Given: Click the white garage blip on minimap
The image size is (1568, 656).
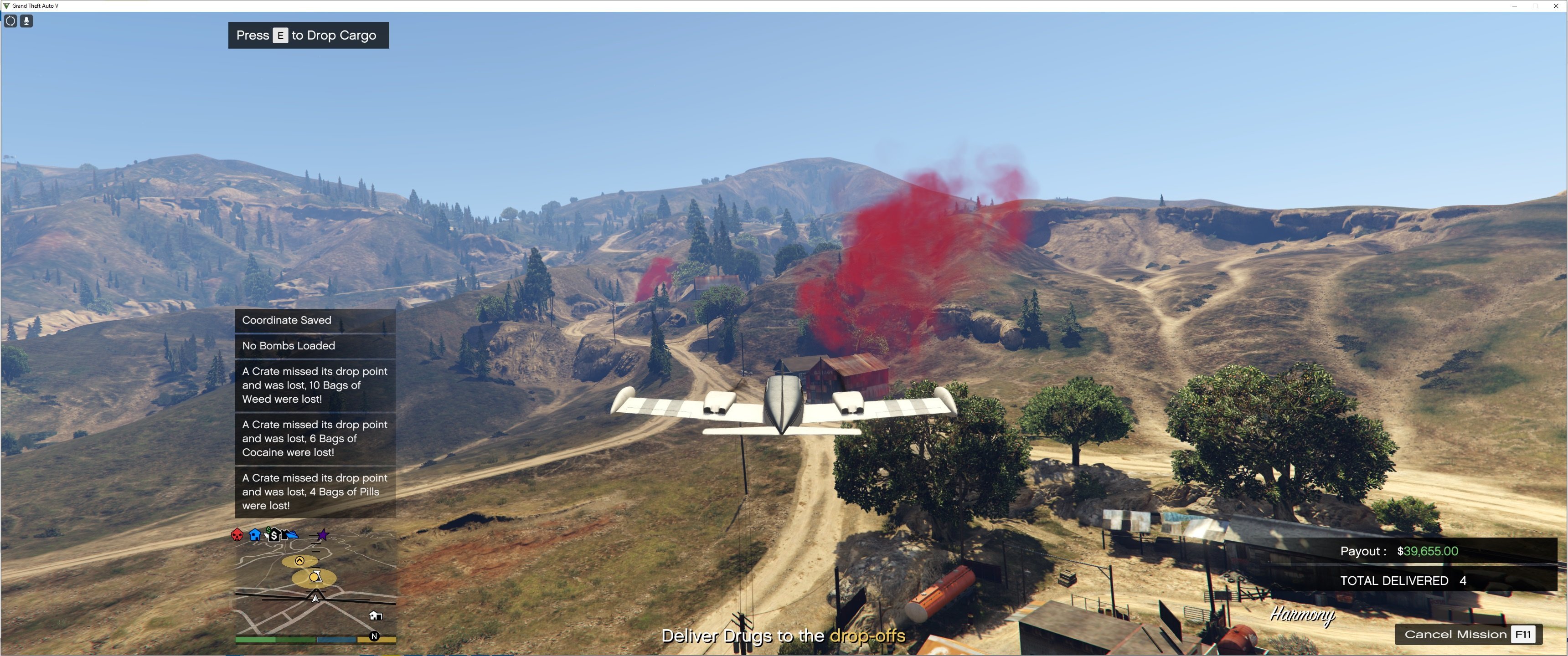Looking at the screenshot, I should (376, 616).
